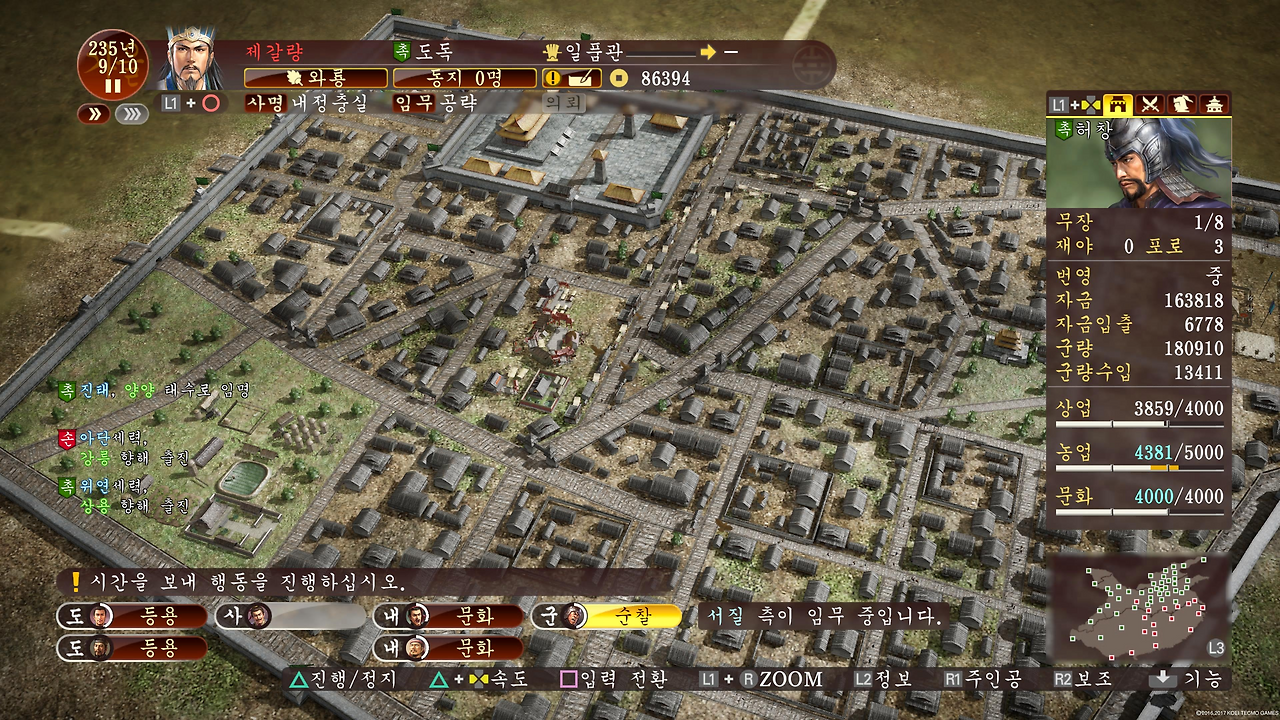The width and height of the screenshot is (1280, 720).
Task: Click Zhuge Liang's portrait (제갈량)
Action: click(191, 60)
